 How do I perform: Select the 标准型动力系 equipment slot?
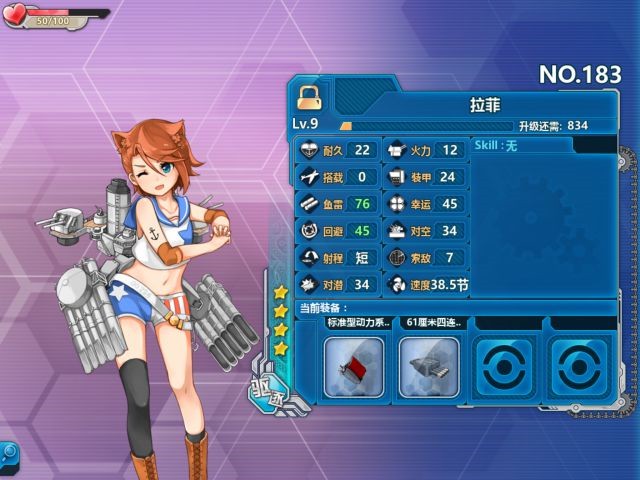click(x=354, y=366)
